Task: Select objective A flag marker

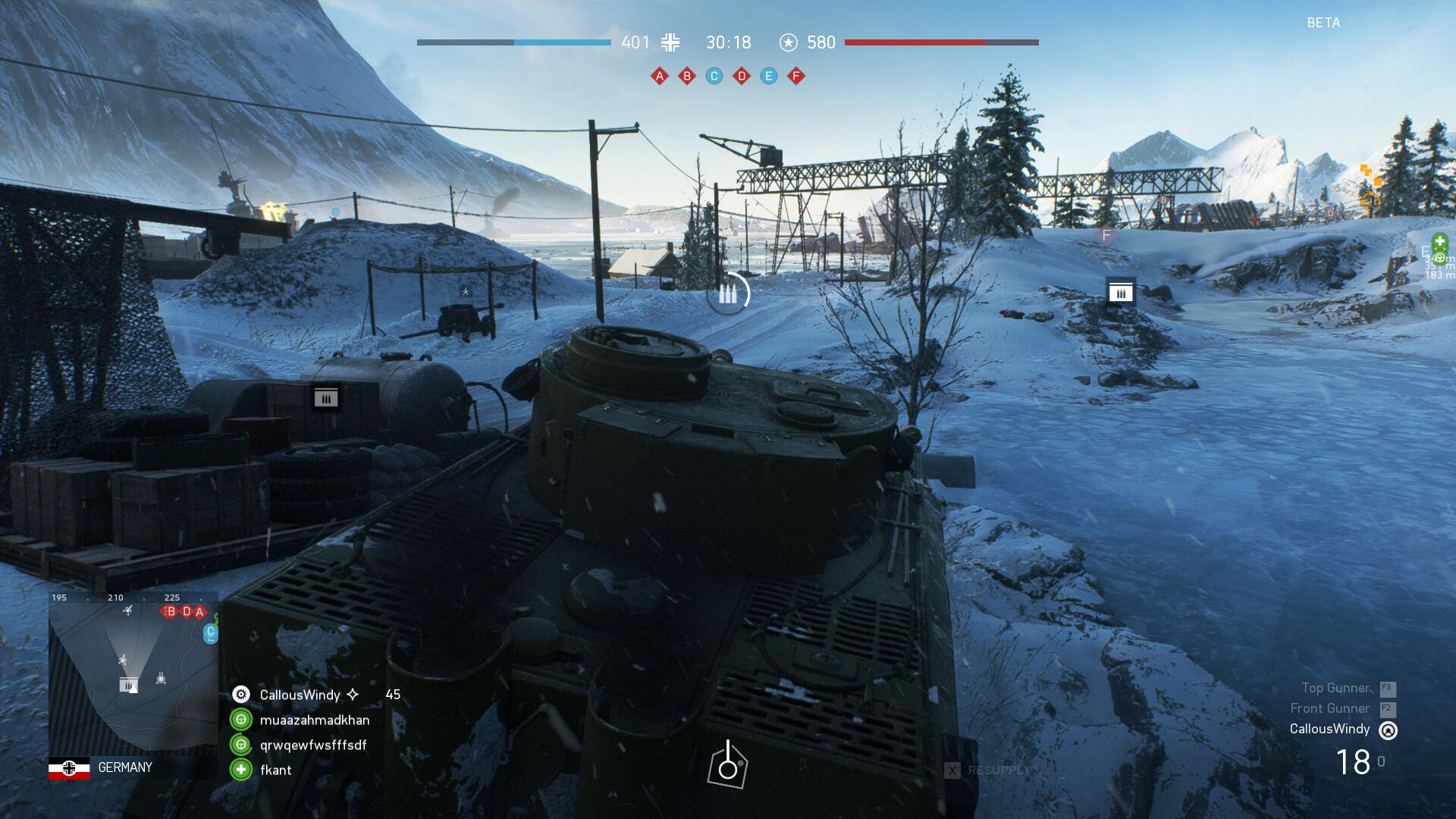Action: 660,76
